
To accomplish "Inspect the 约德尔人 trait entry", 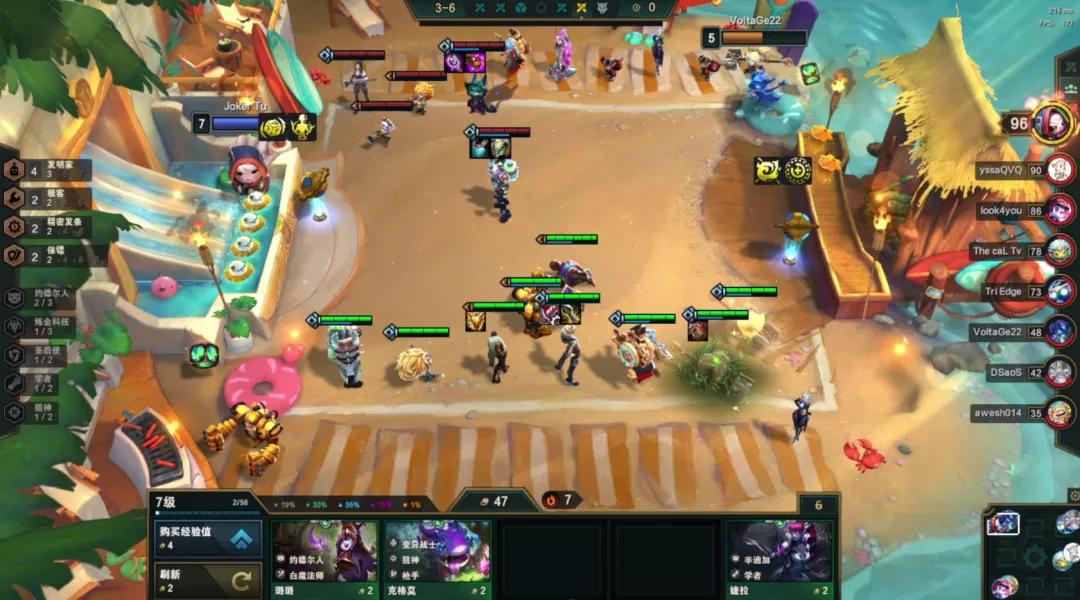I will [x=40, y=298].
